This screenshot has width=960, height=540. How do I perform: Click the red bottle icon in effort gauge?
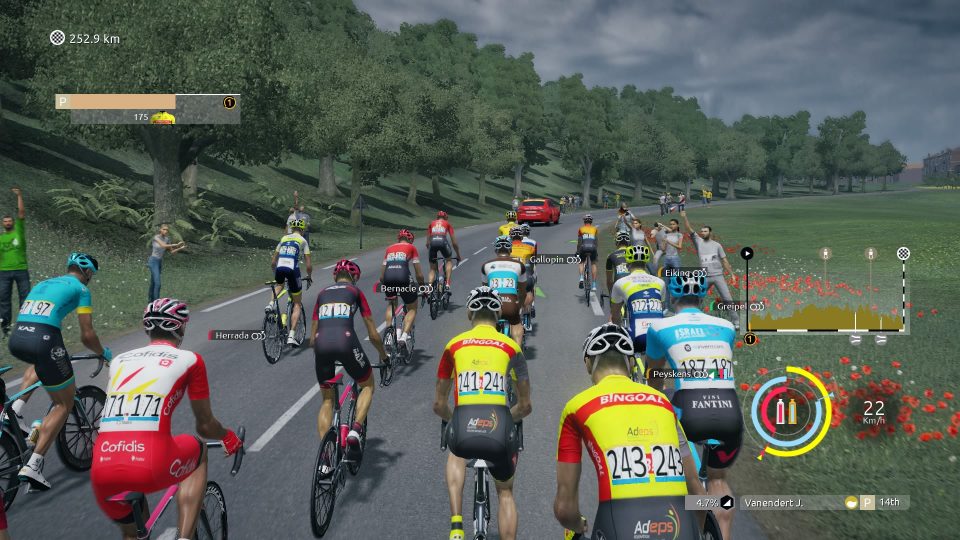pos(780,410)
